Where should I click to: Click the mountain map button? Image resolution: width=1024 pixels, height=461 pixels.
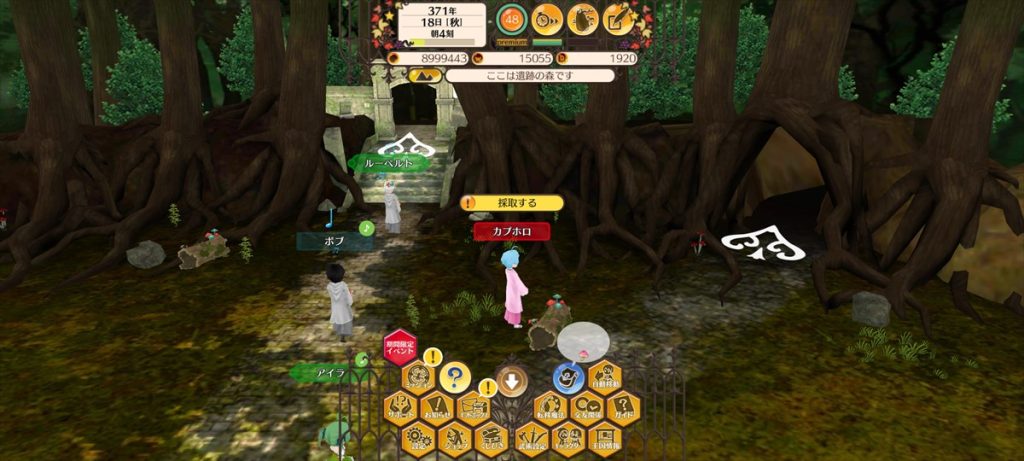click(x=425, y=75)
